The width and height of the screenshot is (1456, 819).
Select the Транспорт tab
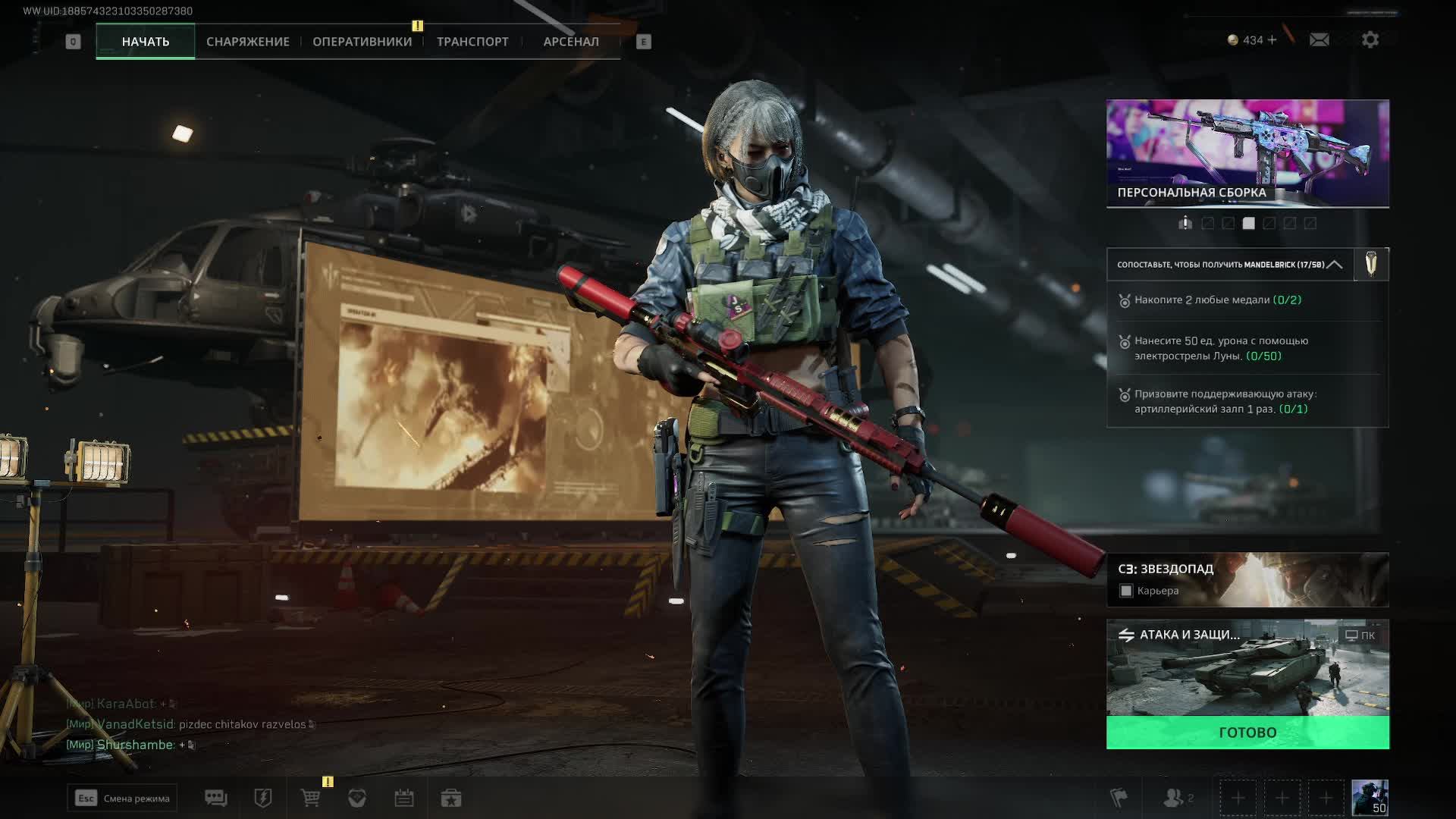(472, 42)
